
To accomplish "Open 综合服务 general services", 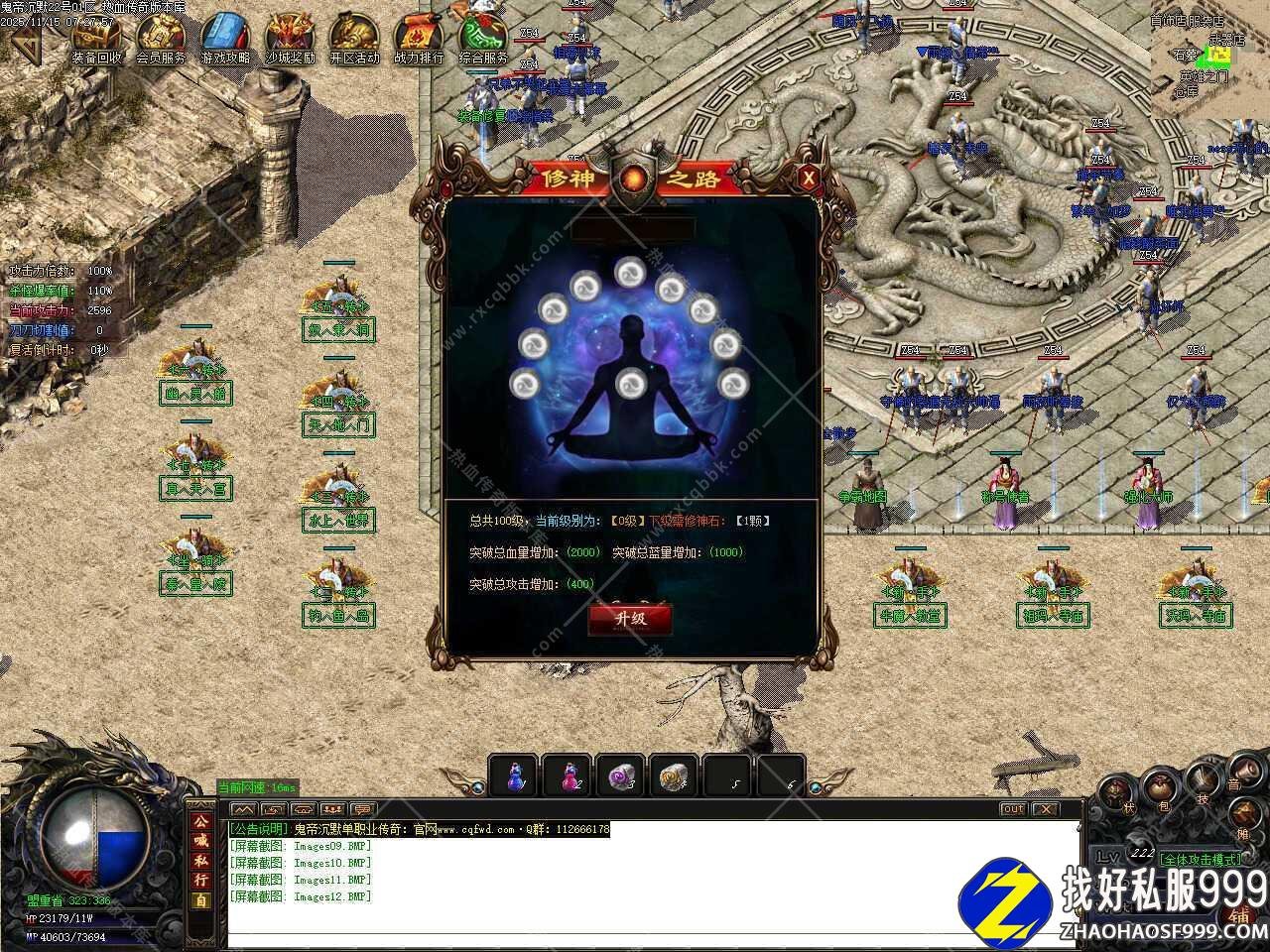I will [483, 40].
